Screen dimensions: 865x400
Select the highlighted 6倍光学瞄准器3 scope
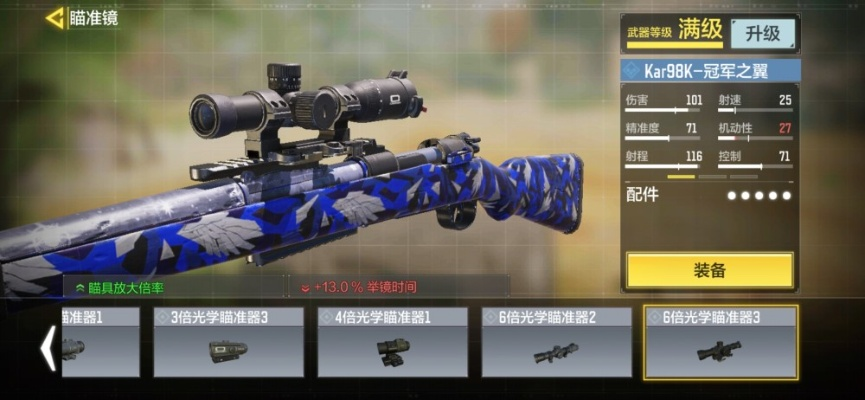(720, 342)
